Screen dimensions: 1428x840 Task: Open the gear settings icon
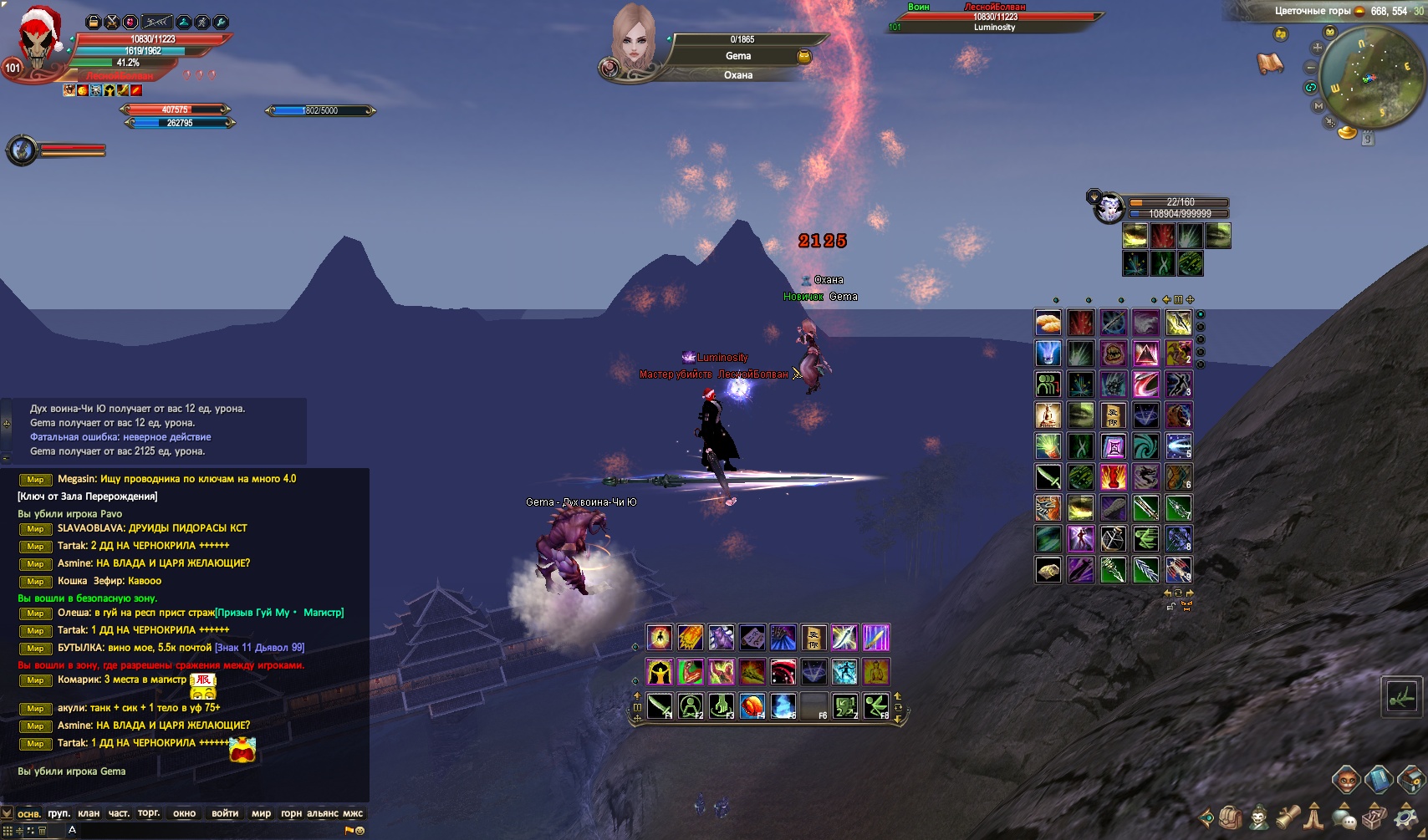point(1405,817)
